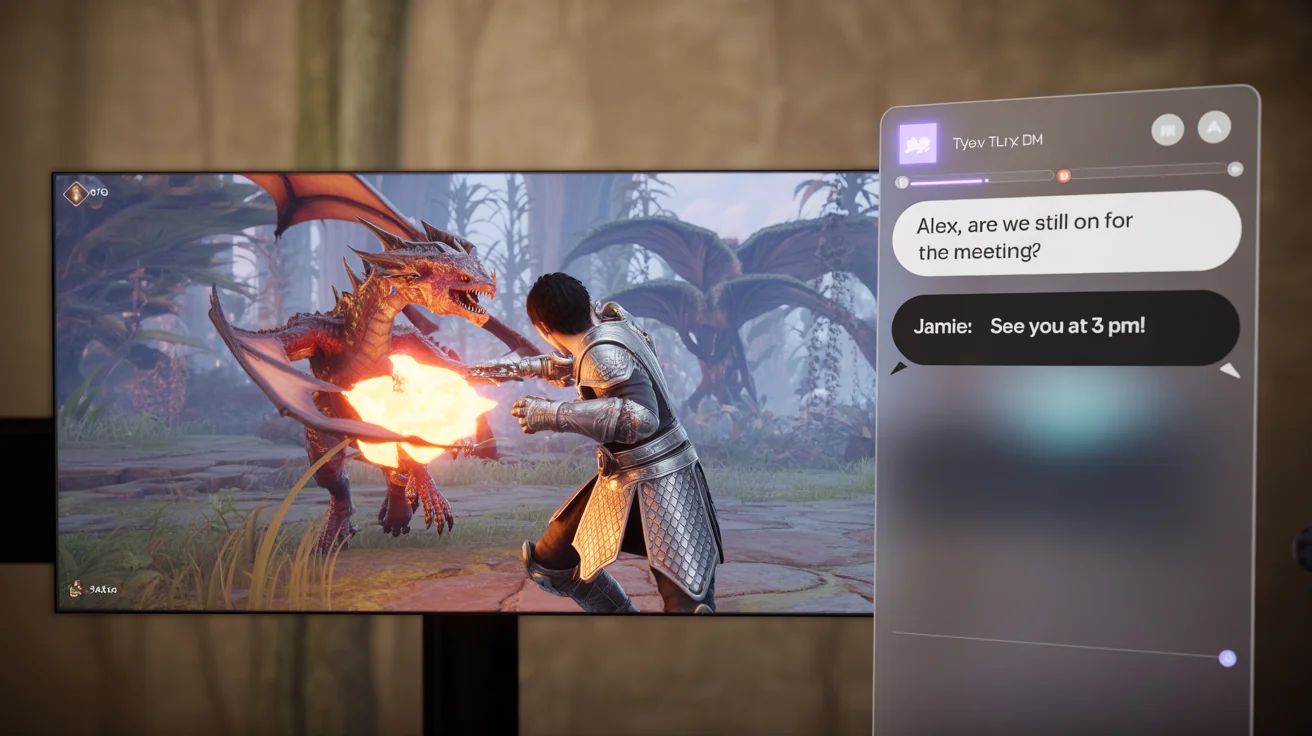Click the circular avatar icon top right

pos(1215,128)
